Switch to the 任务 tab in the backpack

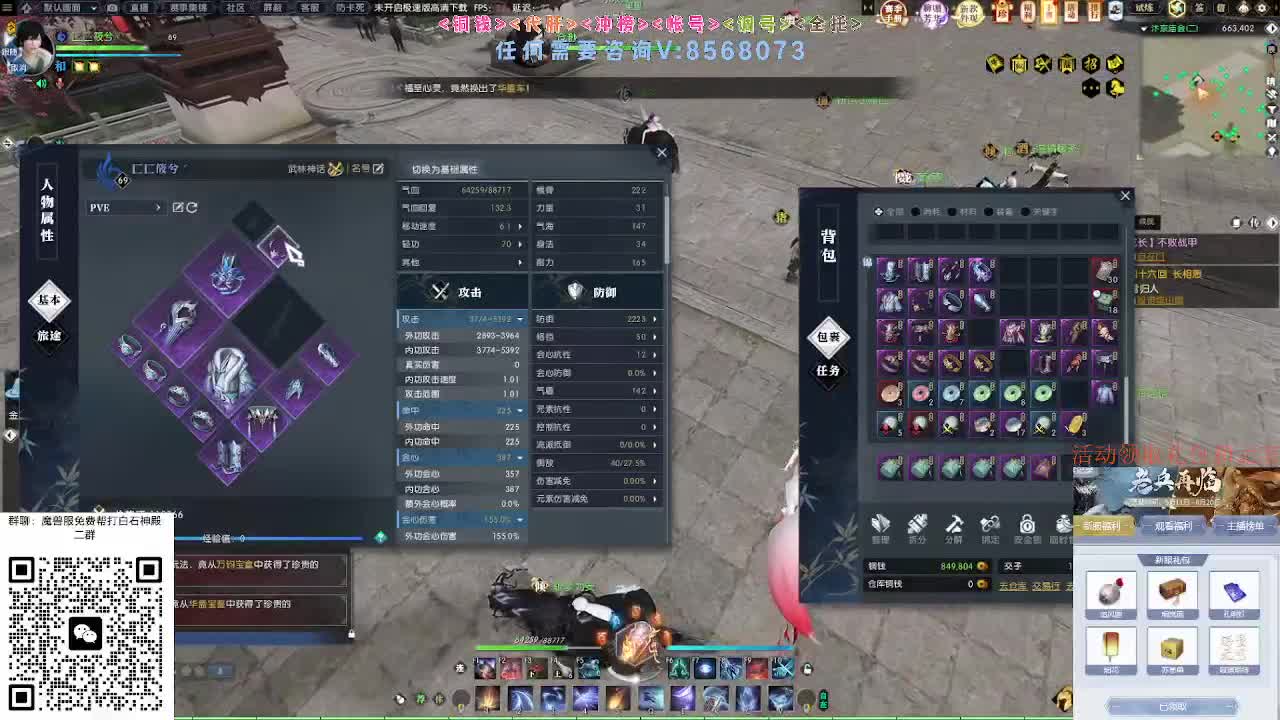click(x=827, y=373)
